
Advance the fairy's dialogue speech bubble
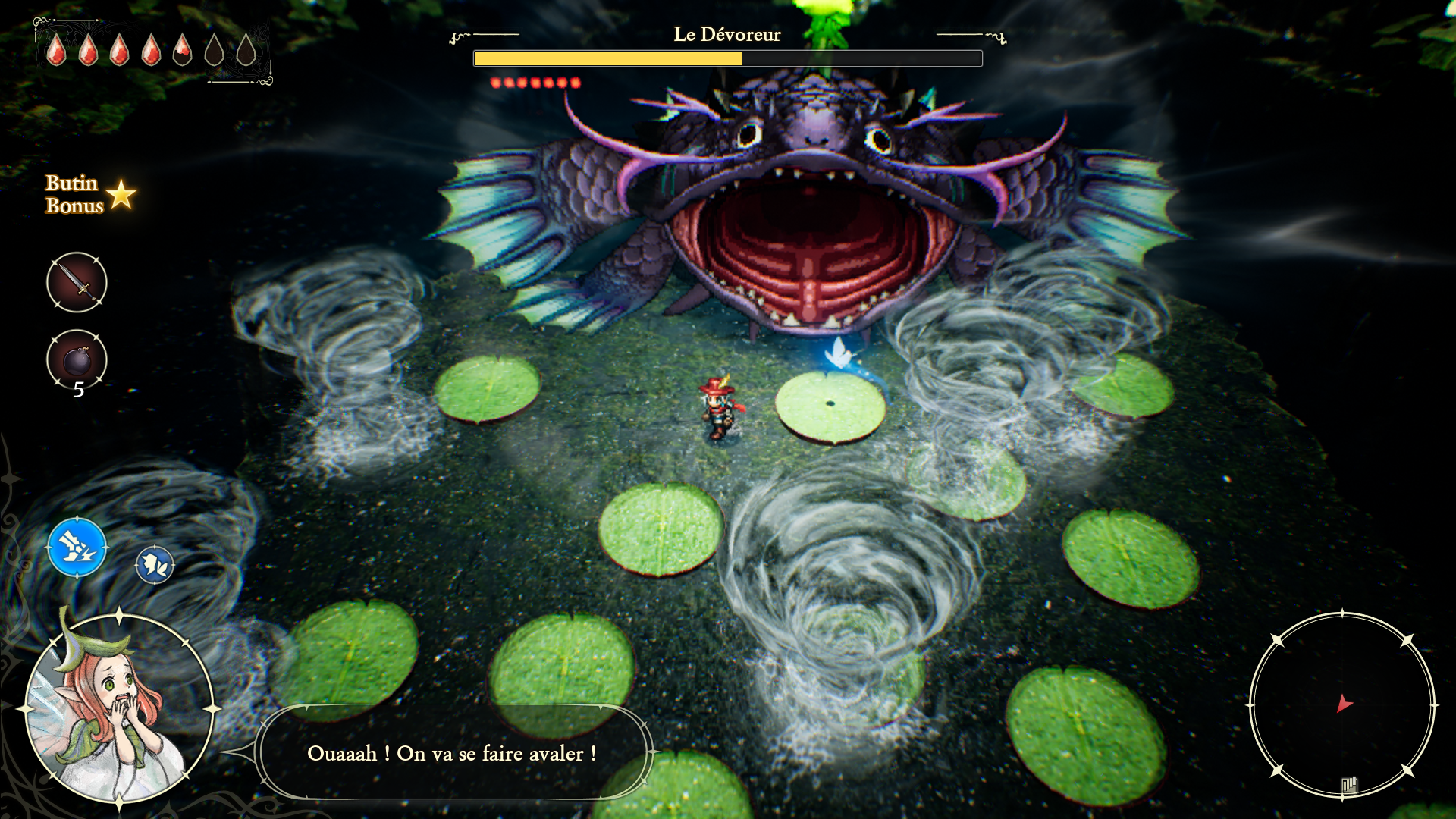(x=452, y=753)
